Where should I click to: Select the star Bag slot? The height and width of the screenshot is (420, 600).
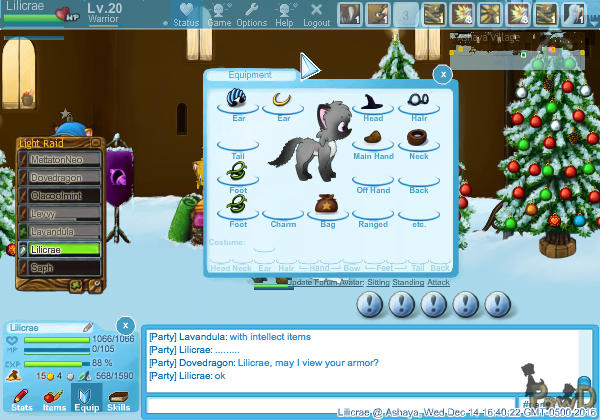tap(327, 206)
